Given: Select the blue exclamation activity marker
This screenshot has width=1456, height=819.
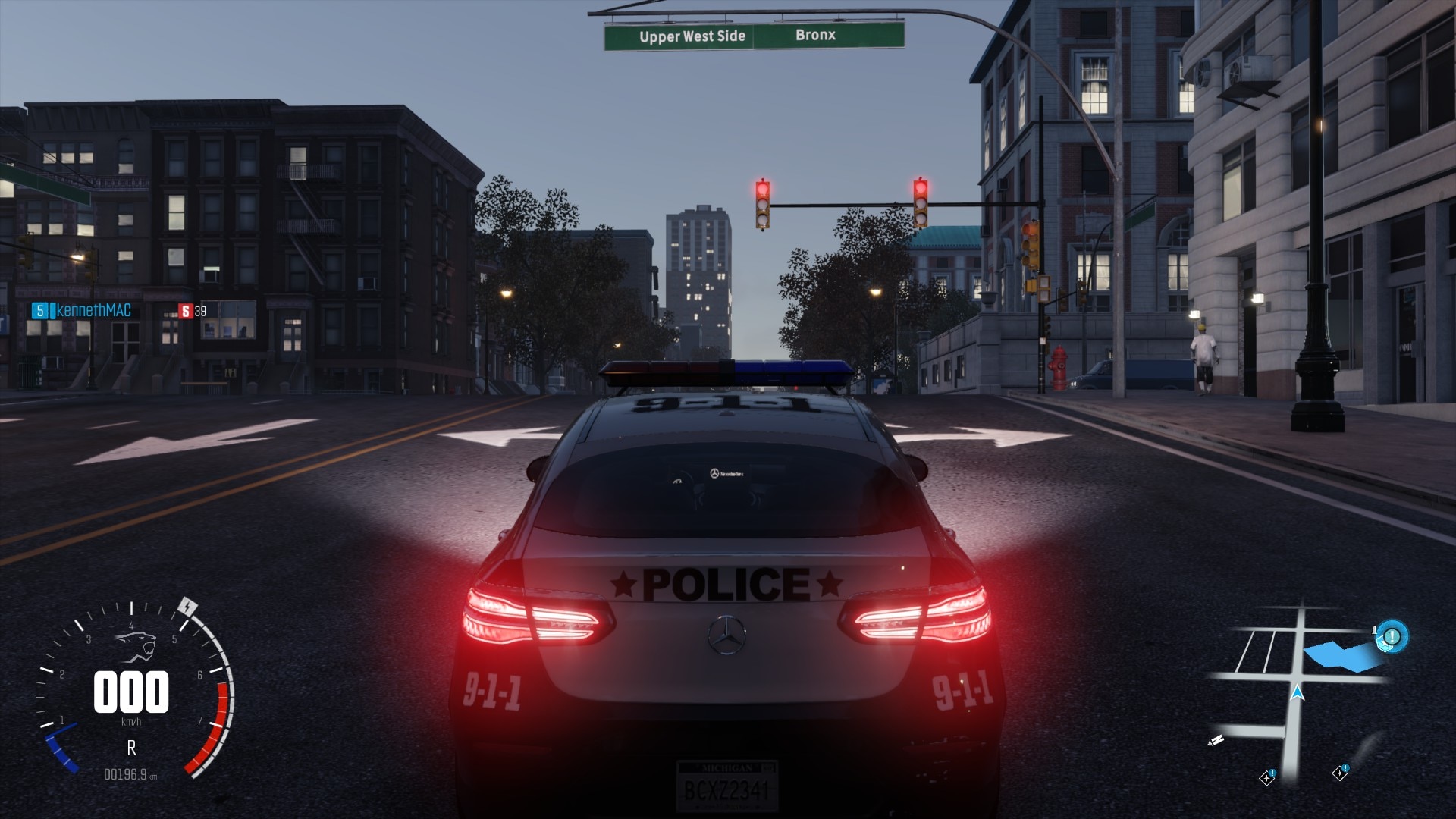Looking at the screenshot, I should tap(1392, 635).
